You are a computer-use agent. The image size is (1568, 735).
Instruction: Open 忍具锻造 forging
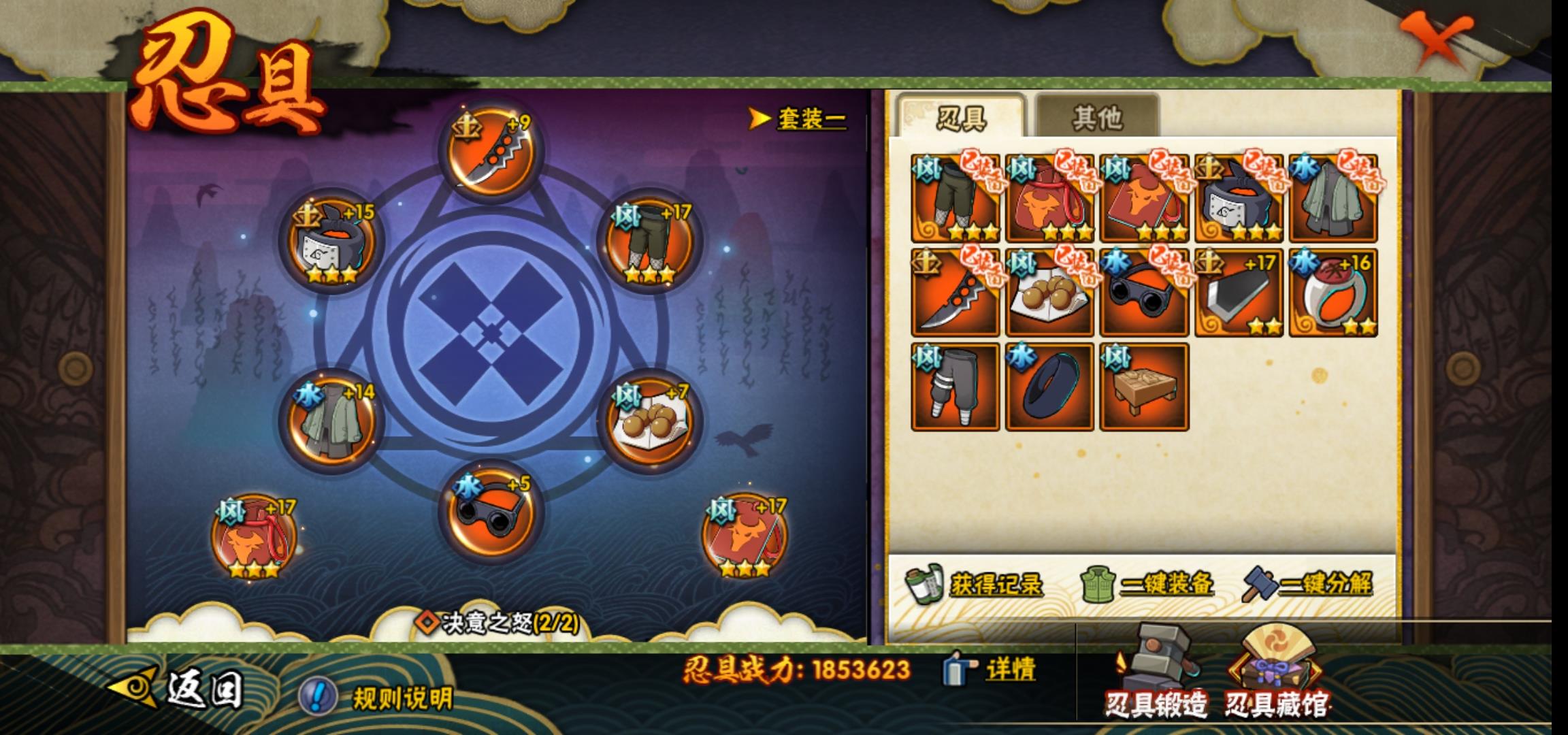(1156, 675)
